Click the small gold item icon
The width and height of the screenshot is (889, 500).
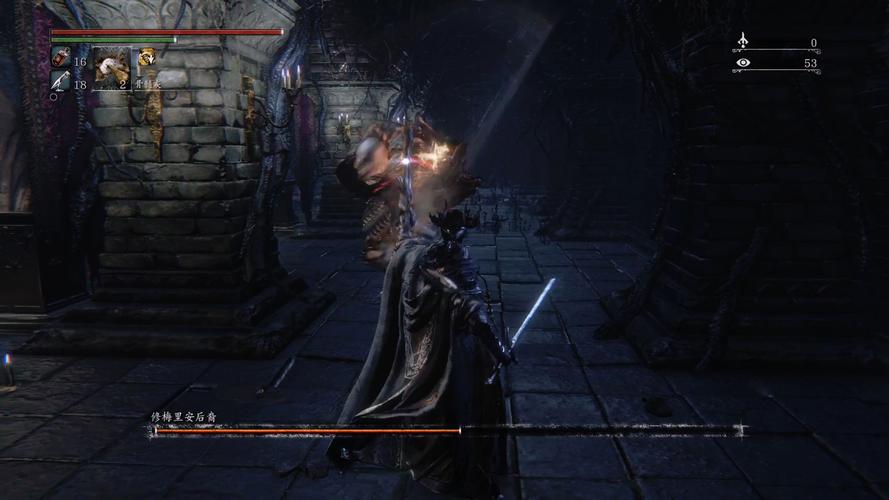(x=147, y=58)
